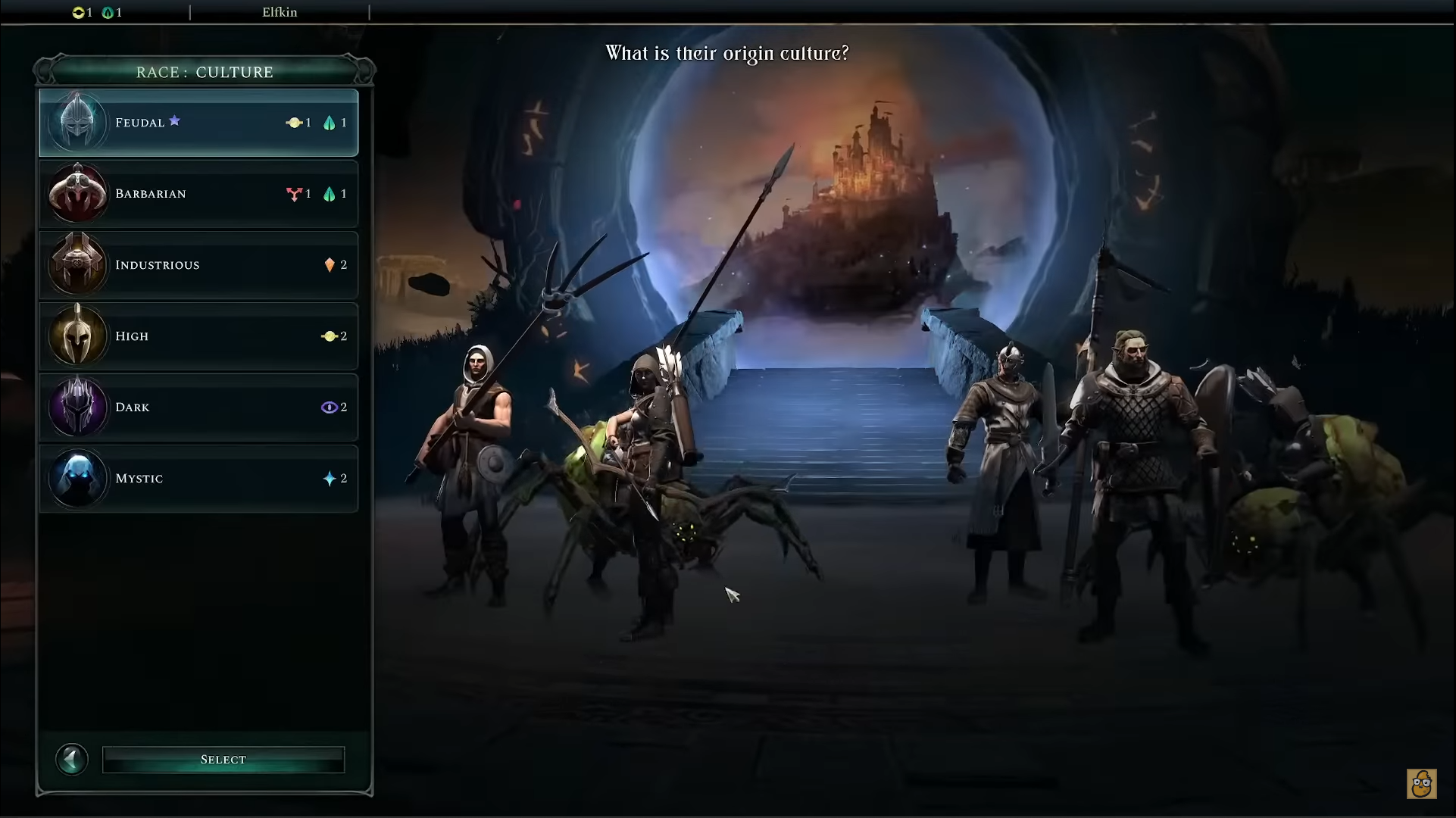Image resolution: width=1456 pixels, height=818 pixels.
Task: Select the Mystic culture row
Action: tap(198, 478)
